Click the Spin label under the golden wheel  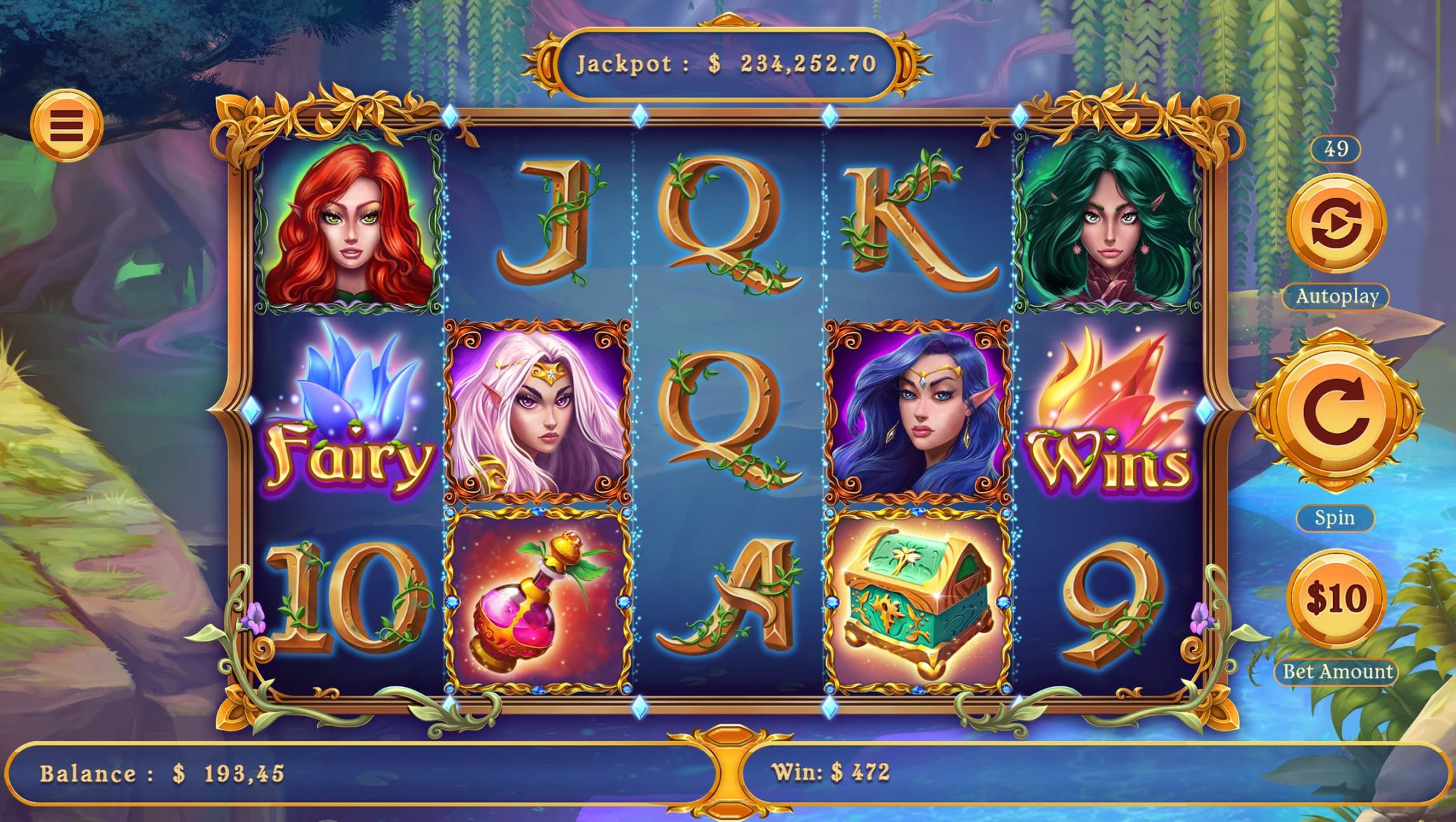1336,518
